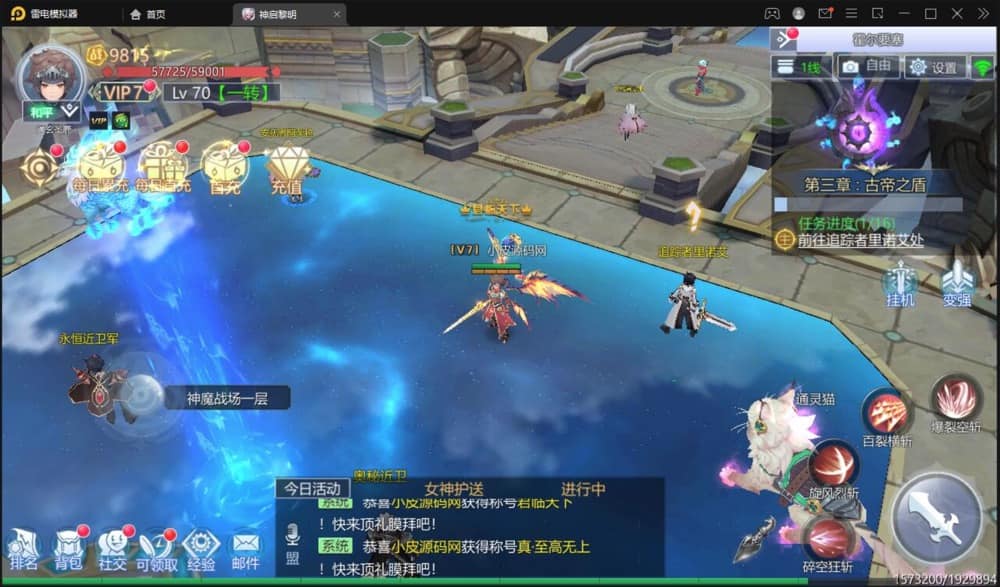The width and height of the screenshot is (1000, 587).
Task: Close the emulator window
Action: tap(983, 13)
